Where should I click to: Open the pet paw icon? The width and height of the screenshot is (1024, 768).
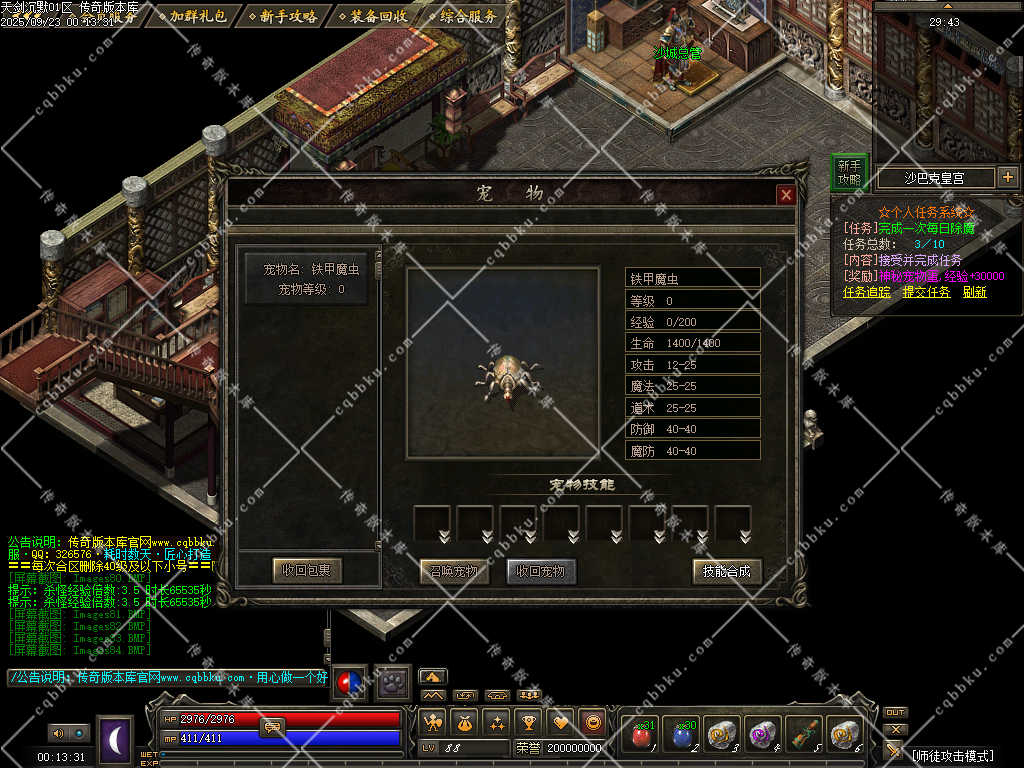tap(393, 681)
